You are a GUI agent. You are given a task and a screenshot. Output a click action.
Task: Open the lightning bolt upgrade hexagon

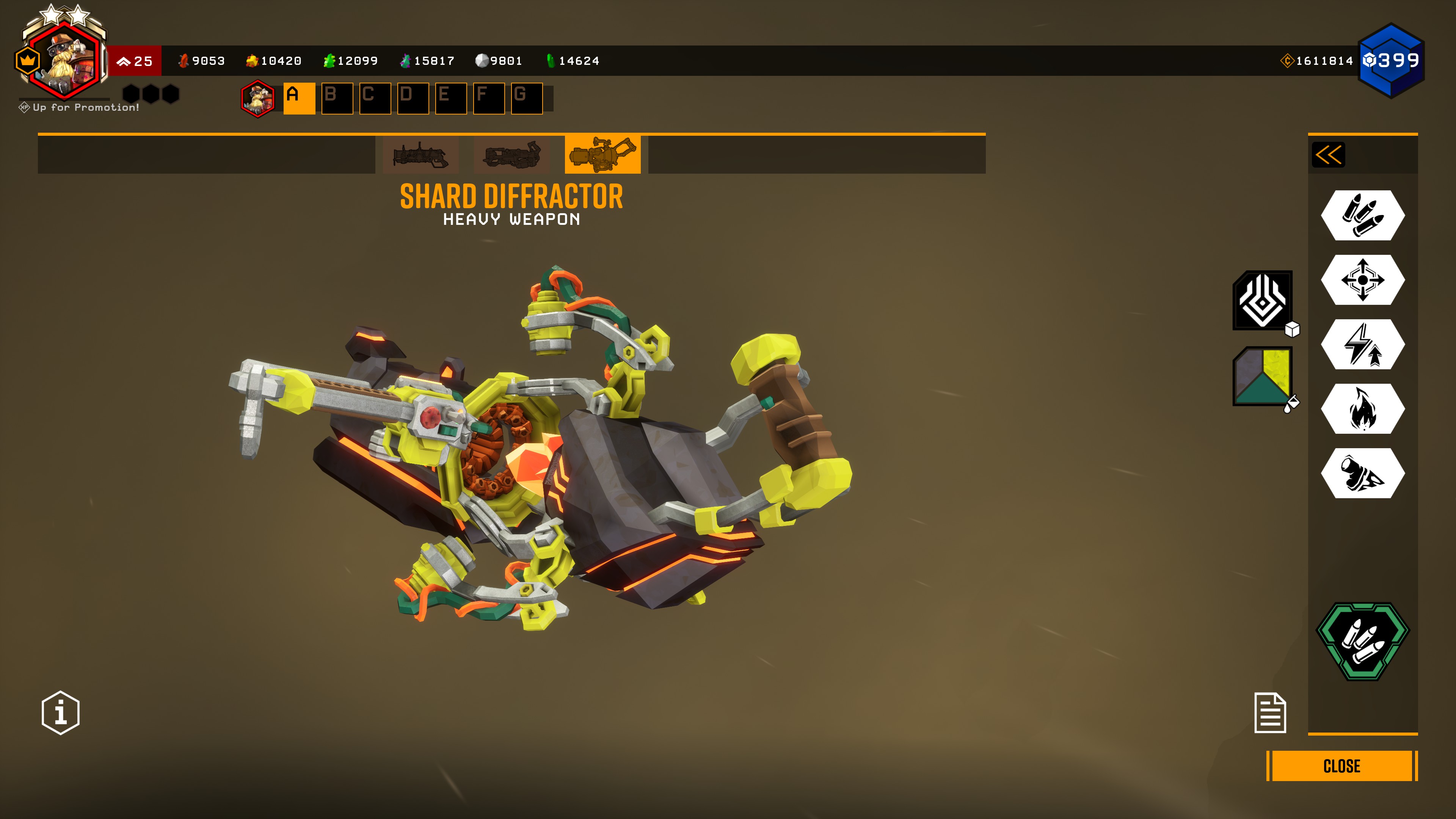(1363, 344)
